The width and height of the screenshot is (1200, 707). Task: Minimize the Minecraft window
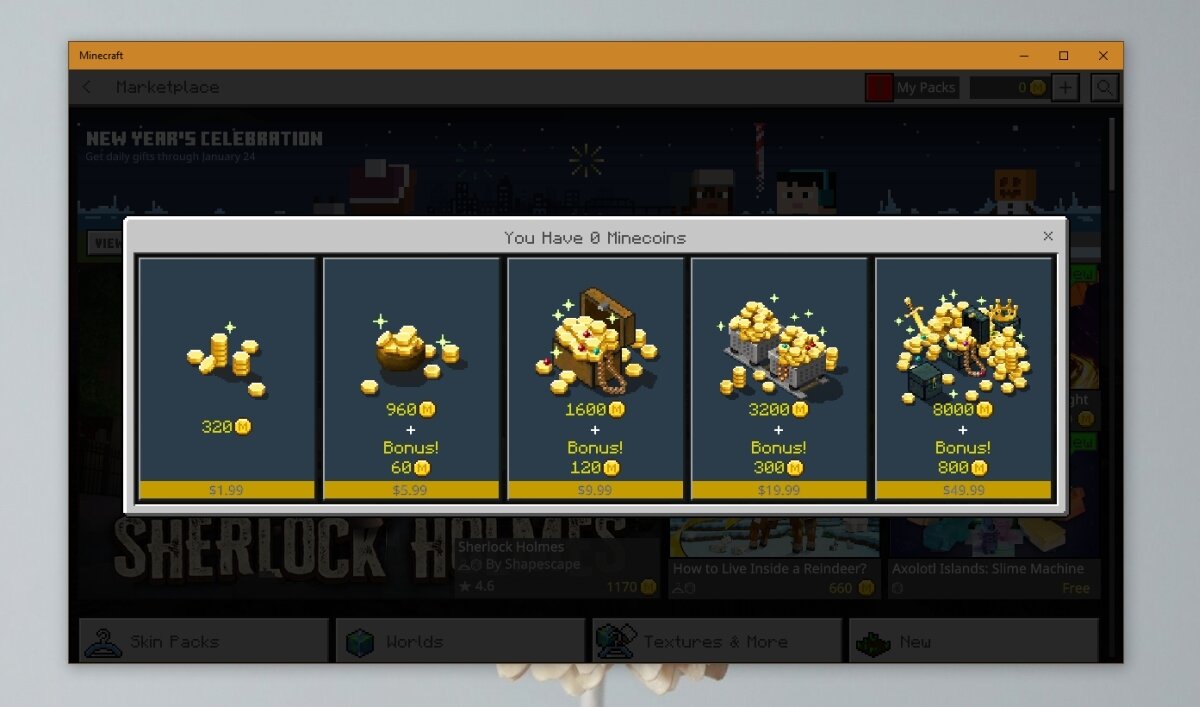click(1023, 56)
